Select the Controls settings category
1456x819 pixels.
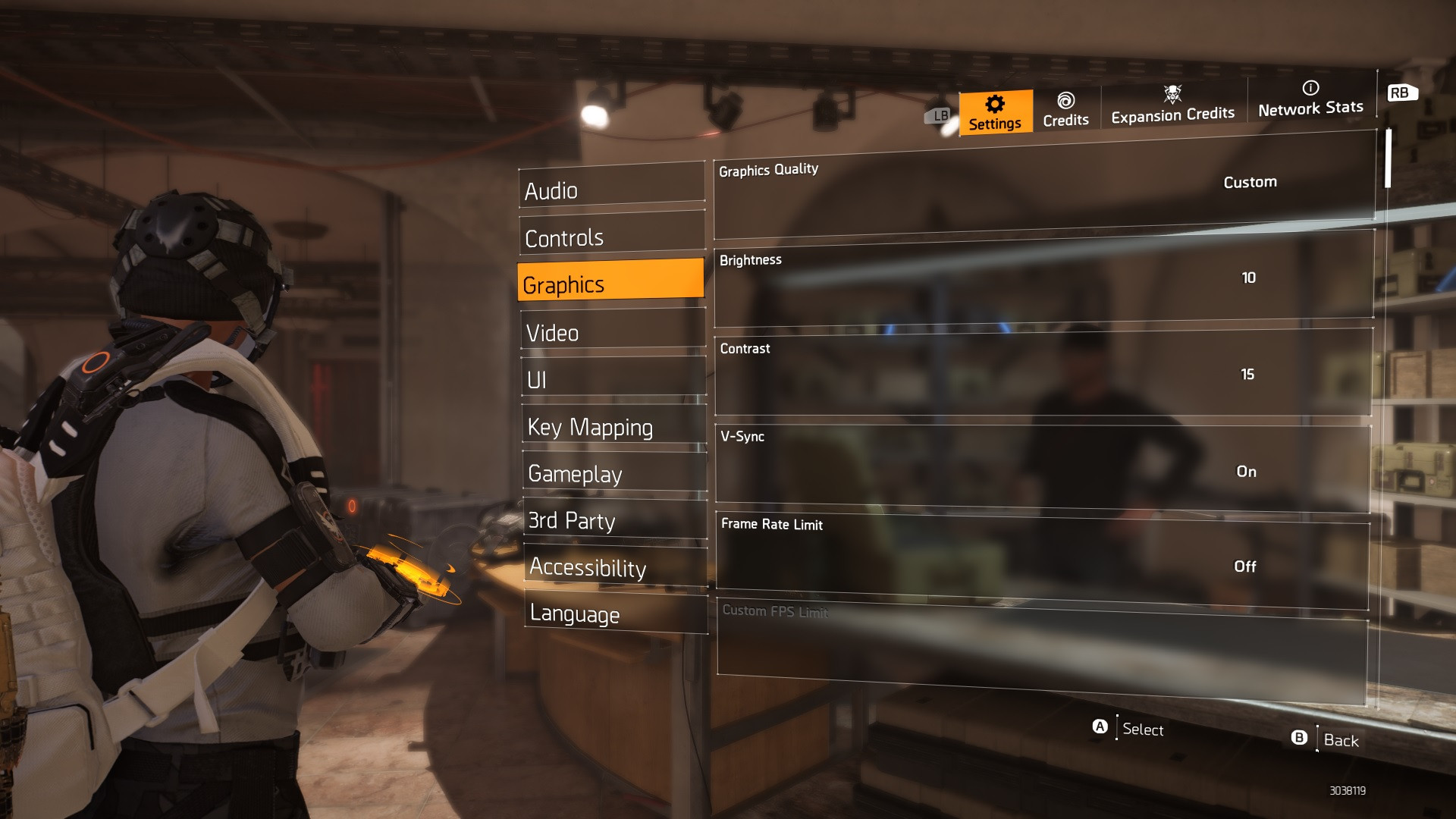point(612,237)
